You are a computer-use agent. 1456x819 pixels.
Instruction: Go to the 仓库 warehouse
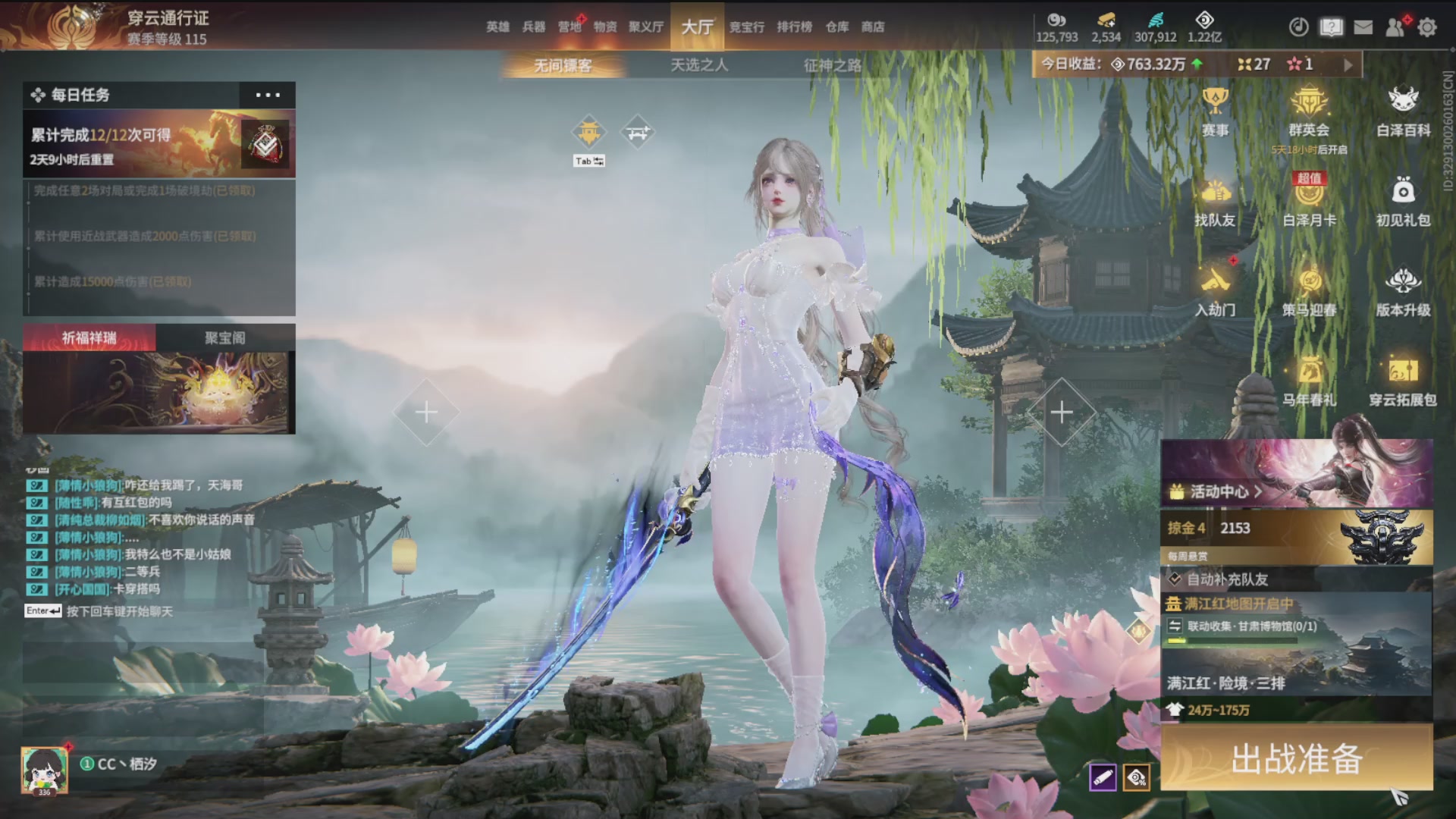pyautogui.click(x=837, y=27)
